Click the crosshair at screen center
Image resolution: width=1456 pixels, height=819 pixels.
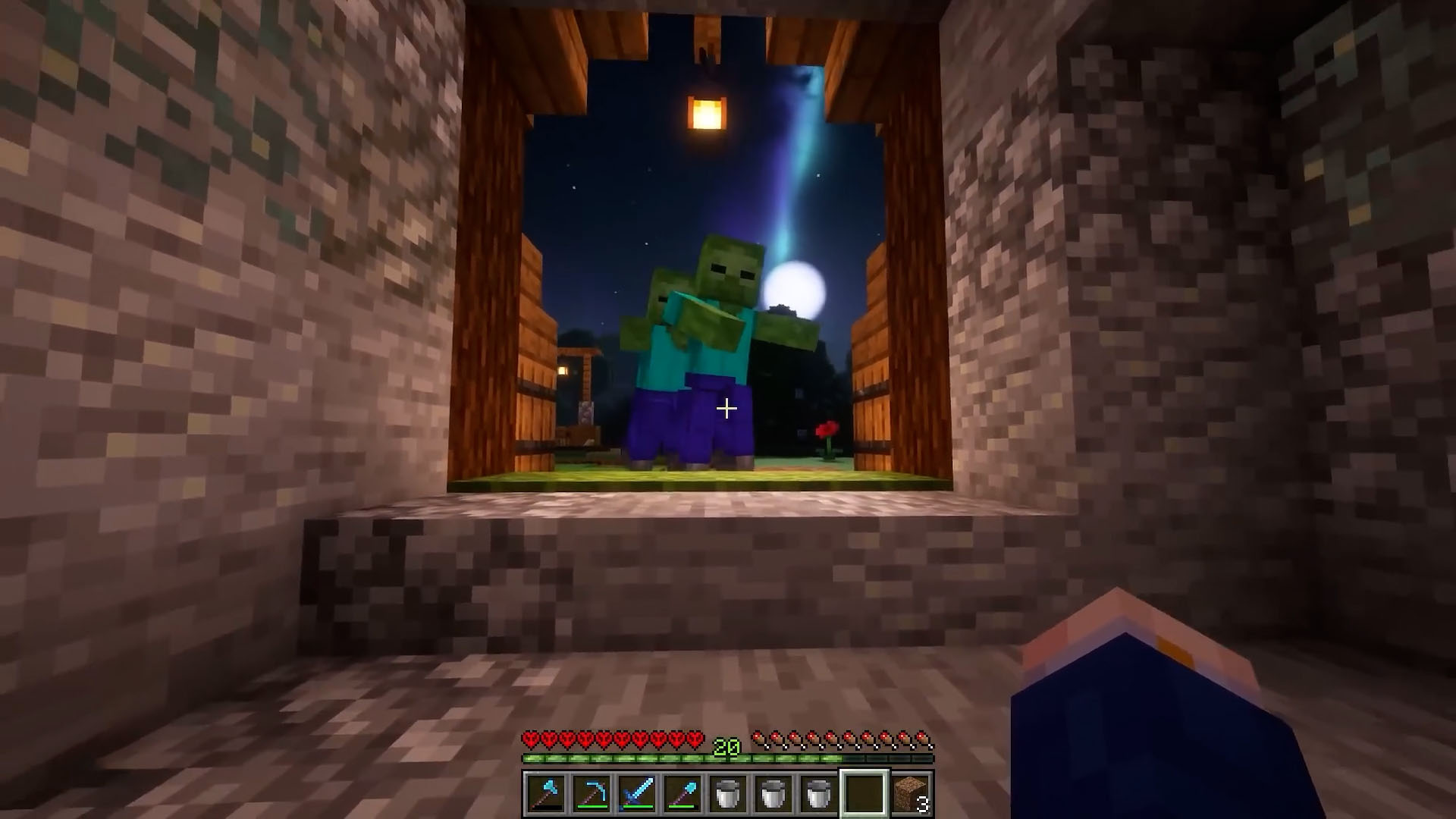coord(728,409)
